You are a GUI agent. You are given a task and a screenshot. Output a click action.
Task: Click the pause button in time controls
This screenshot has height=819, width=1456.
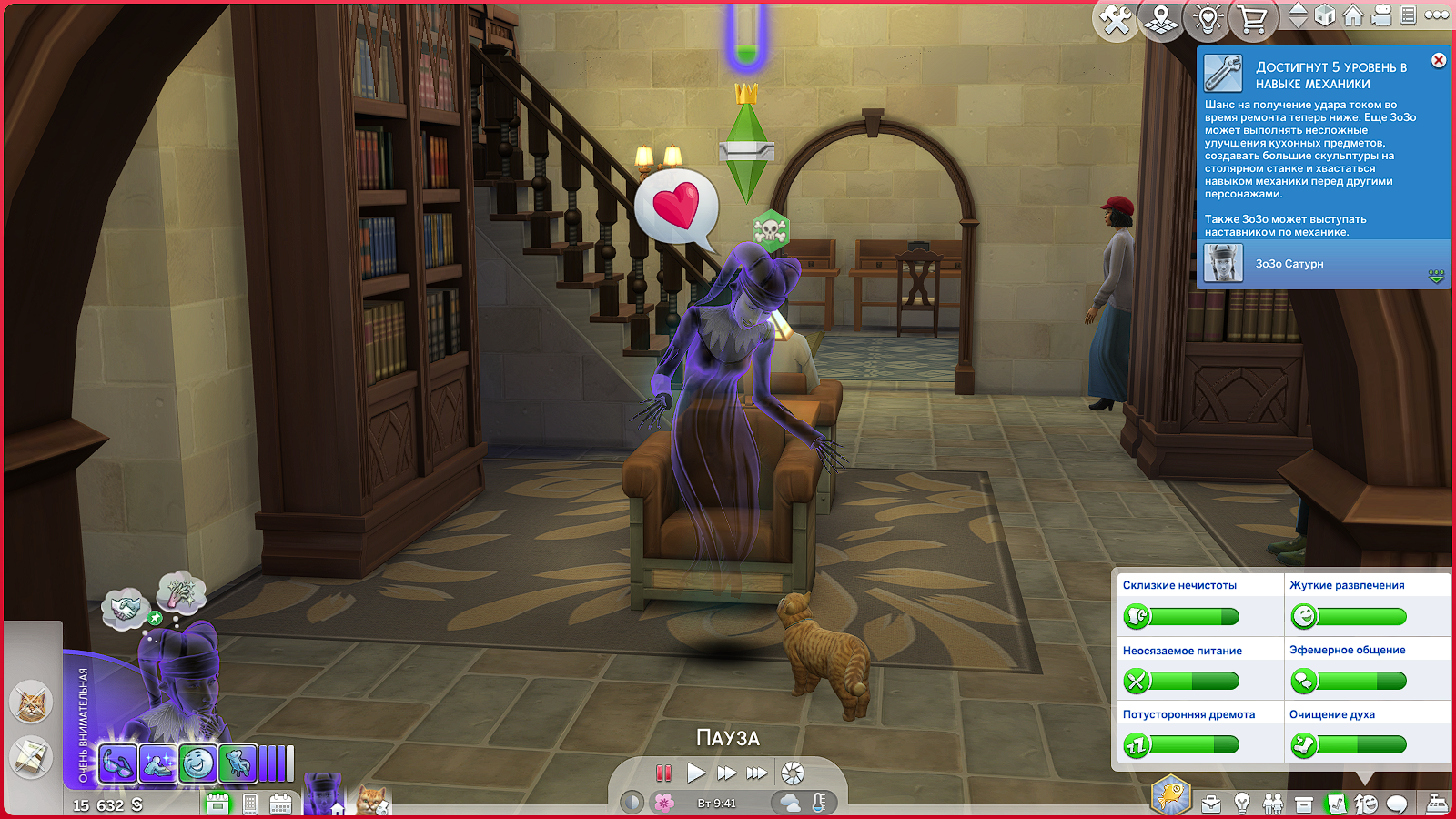663,773
